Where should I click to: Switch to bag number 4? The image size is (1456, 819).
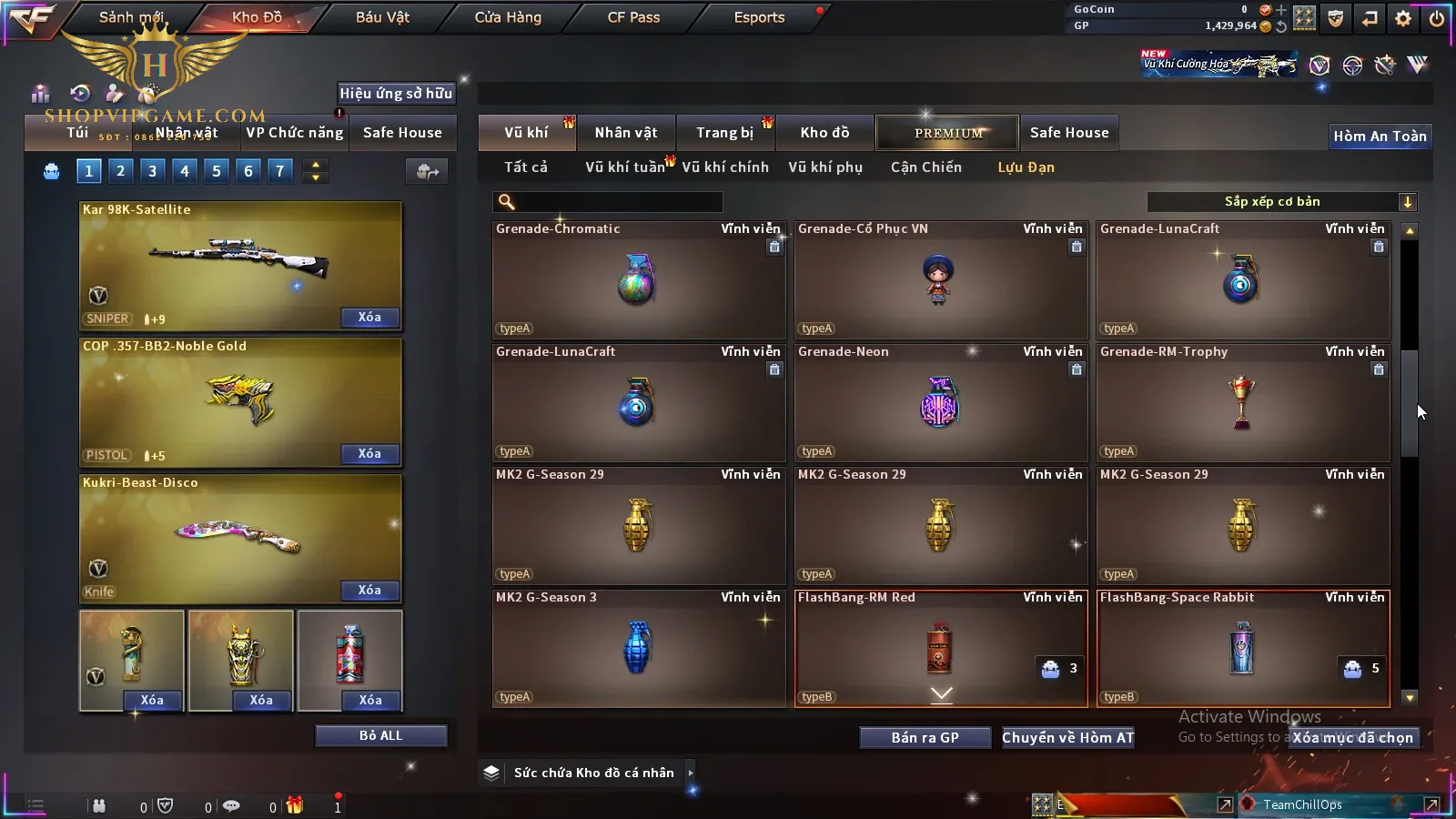pyautogui.click(x=185, y=171)
